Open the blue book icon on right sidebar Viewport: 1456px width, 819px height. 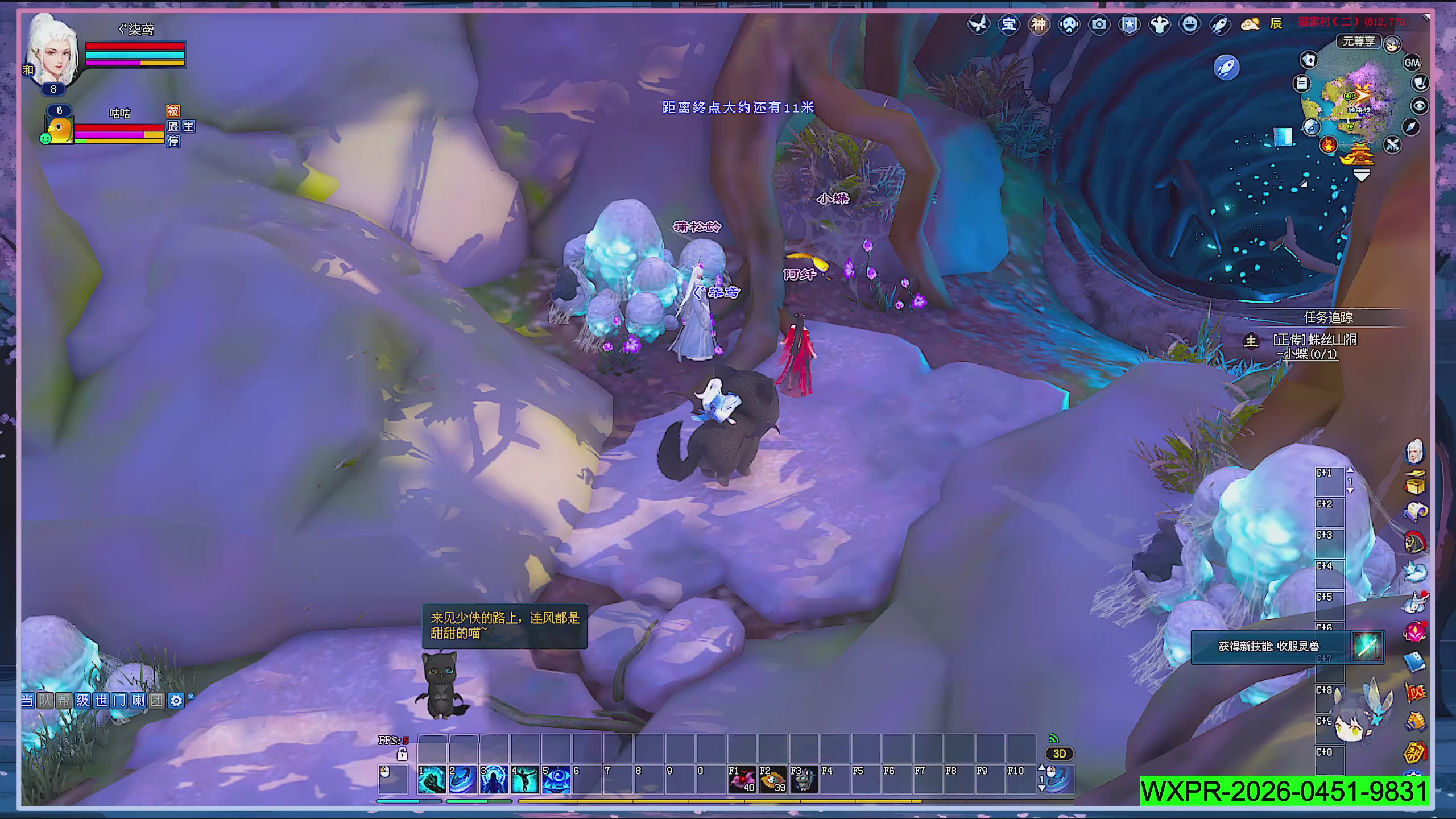point(1414,661)
